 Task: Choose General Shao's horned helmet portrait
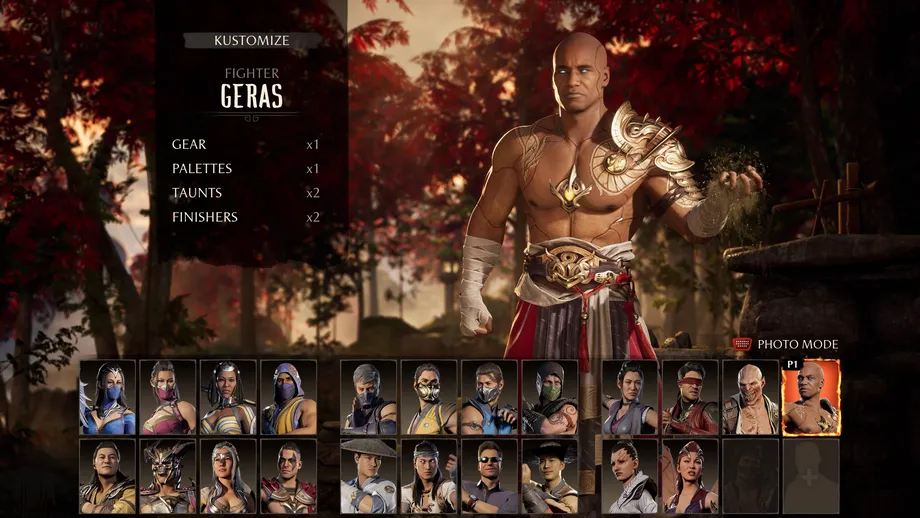[168, 476]
